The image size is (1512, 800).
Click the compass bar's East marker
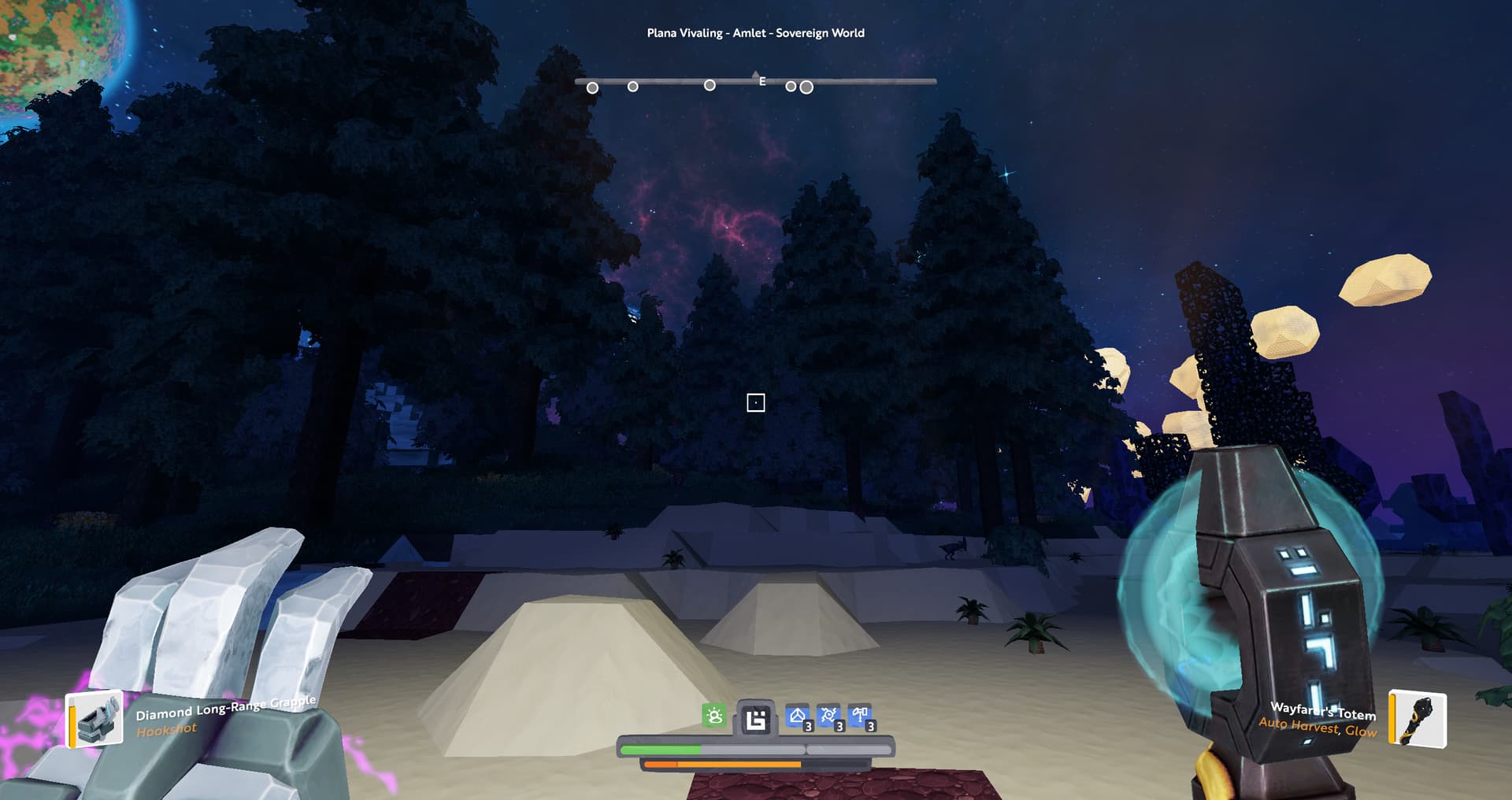[762, 81]
